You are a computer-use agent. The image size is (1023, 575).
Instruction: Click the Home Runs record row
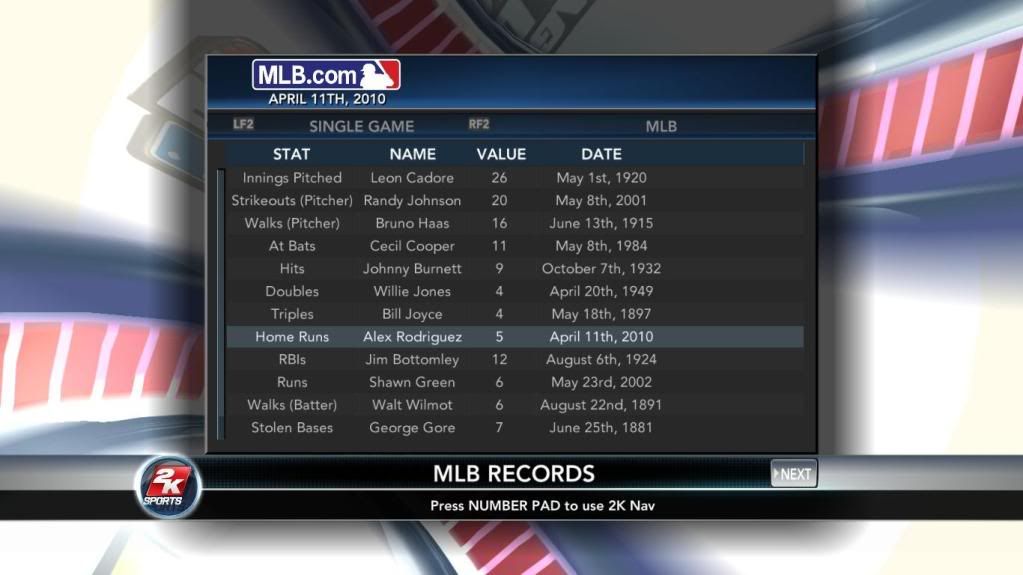(x=514, y=337)
